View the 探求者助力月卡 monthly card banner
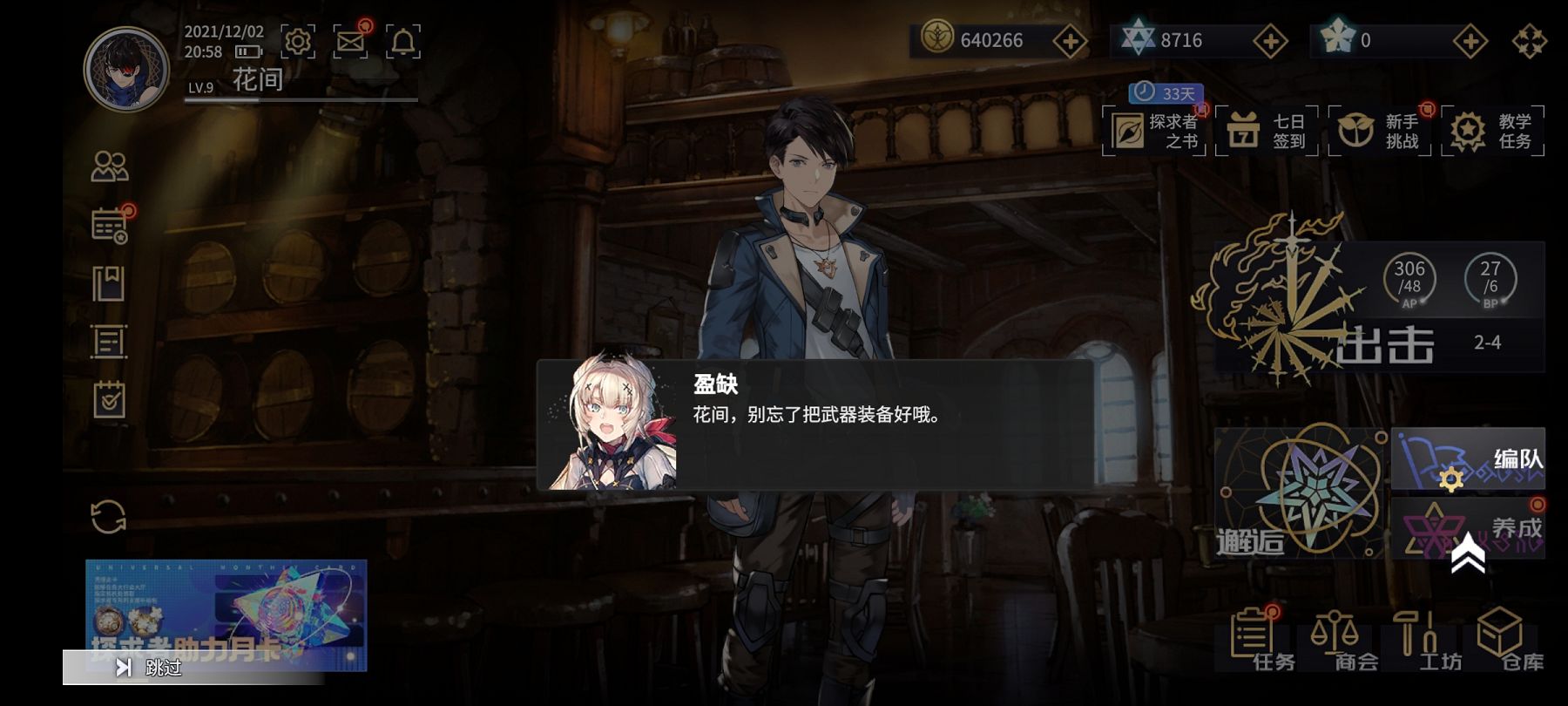Viewport: 1568px width, 706px height. coord(226,606)
